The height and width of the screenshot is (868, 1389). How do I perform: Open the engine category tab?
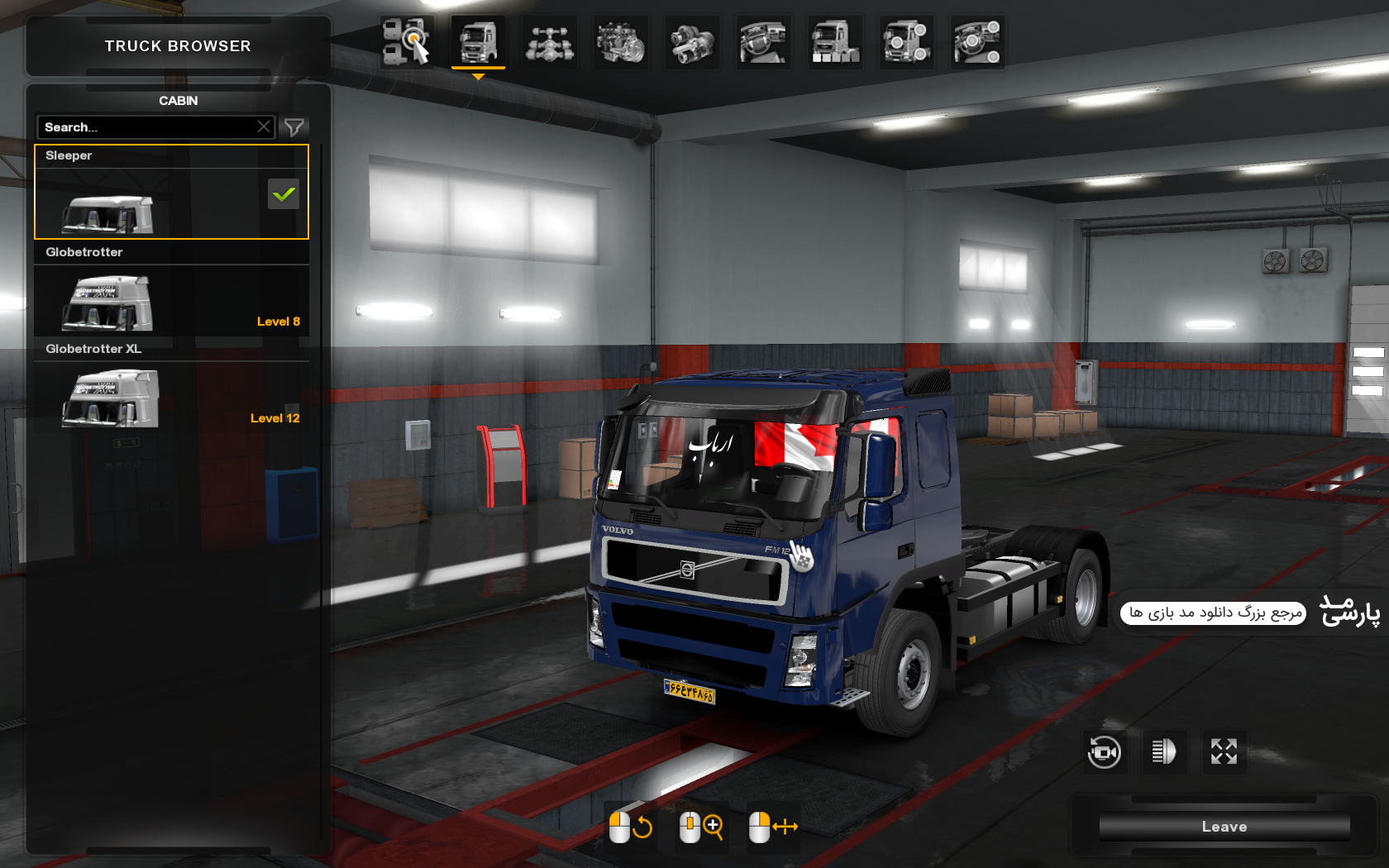(621, 41)
